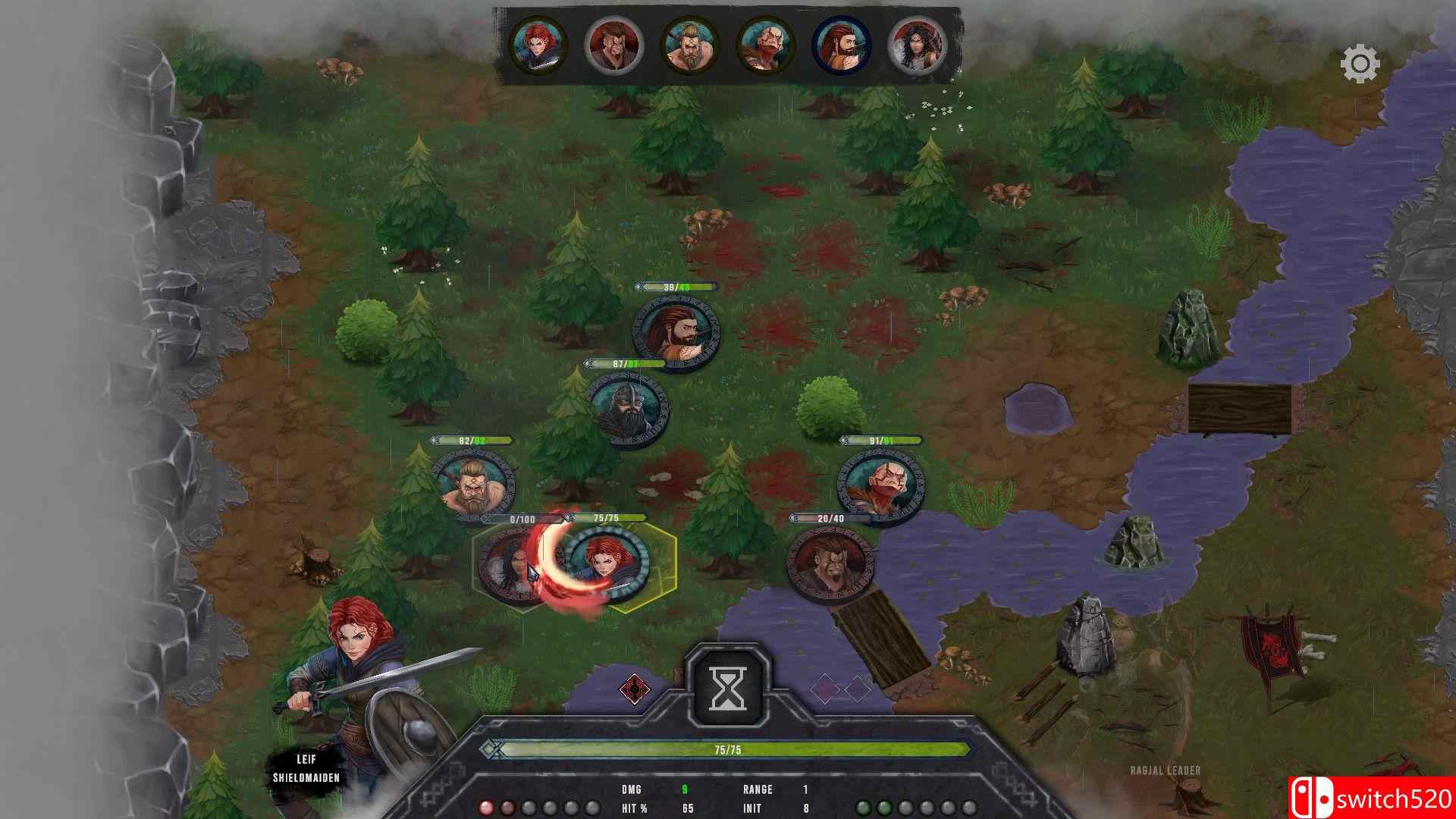Select the helmeted unit with 87/87 health
The height and width of the screenshot is (819, 1456).
point(628,409)
